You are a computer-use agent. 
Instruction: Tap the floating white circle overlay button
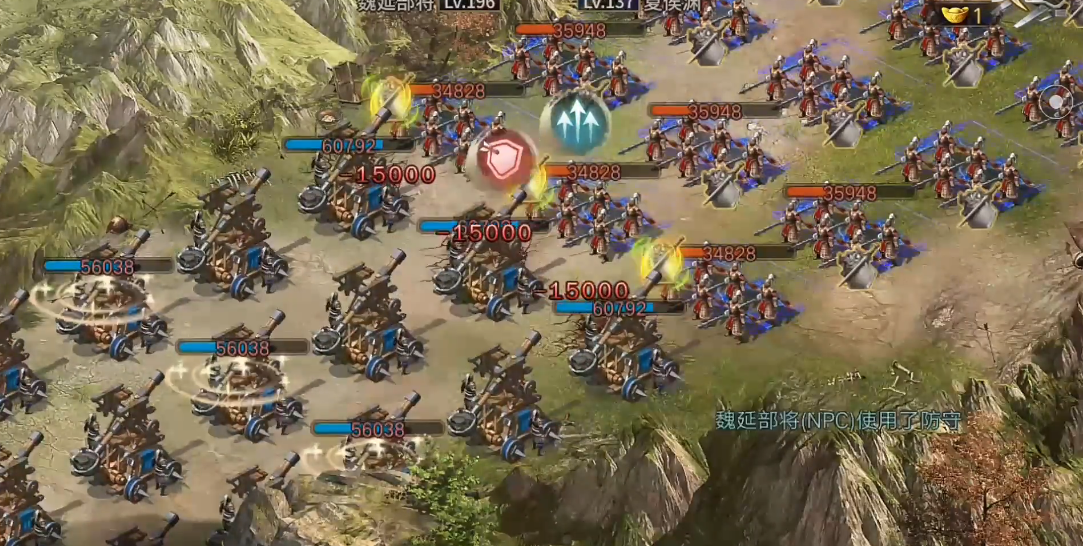(1057, 102)
